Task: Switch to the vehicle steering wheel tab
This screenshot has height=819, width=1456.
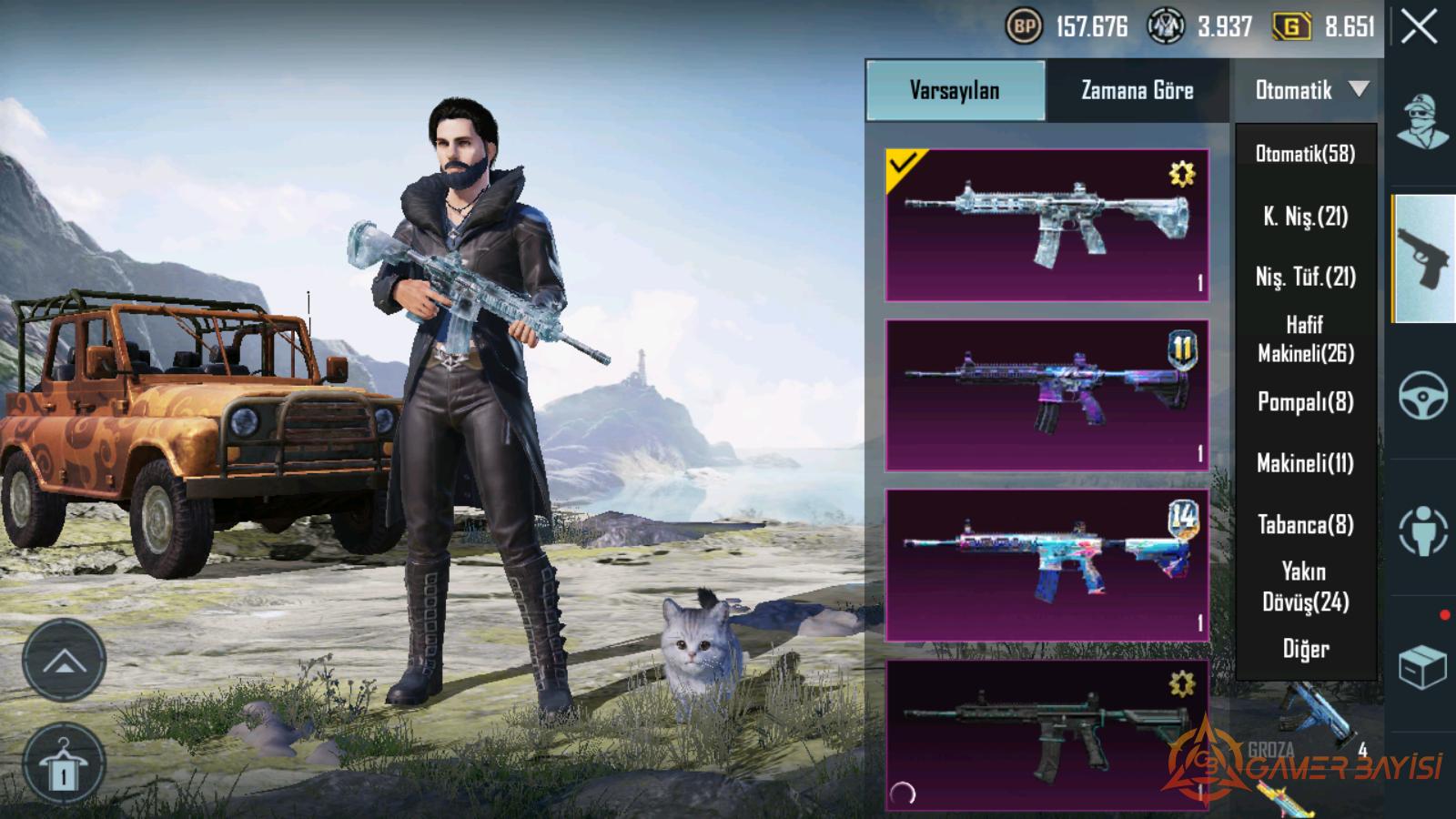Action: coord(1423,395)
